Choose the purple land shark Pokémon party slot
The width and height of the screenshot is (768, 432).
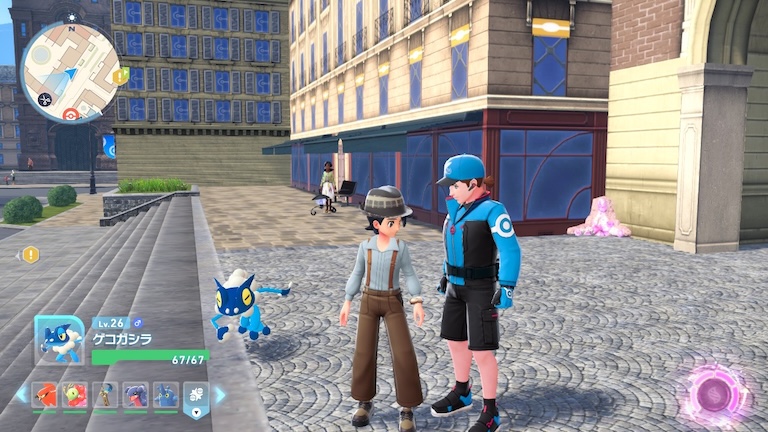135,395
